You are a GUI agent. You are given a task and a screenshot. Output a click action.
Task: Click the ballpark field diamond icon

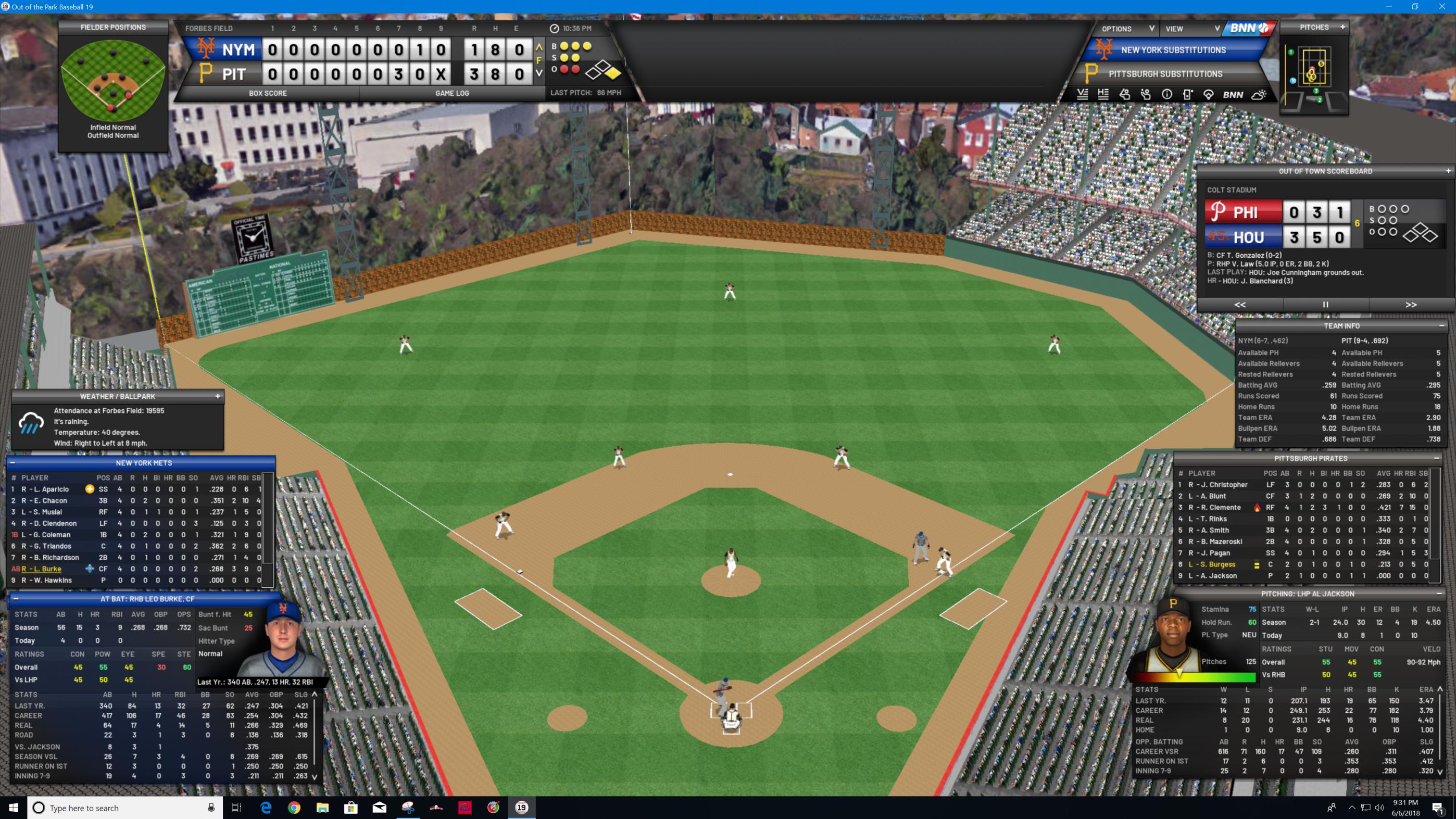(x=1209, y=95)
